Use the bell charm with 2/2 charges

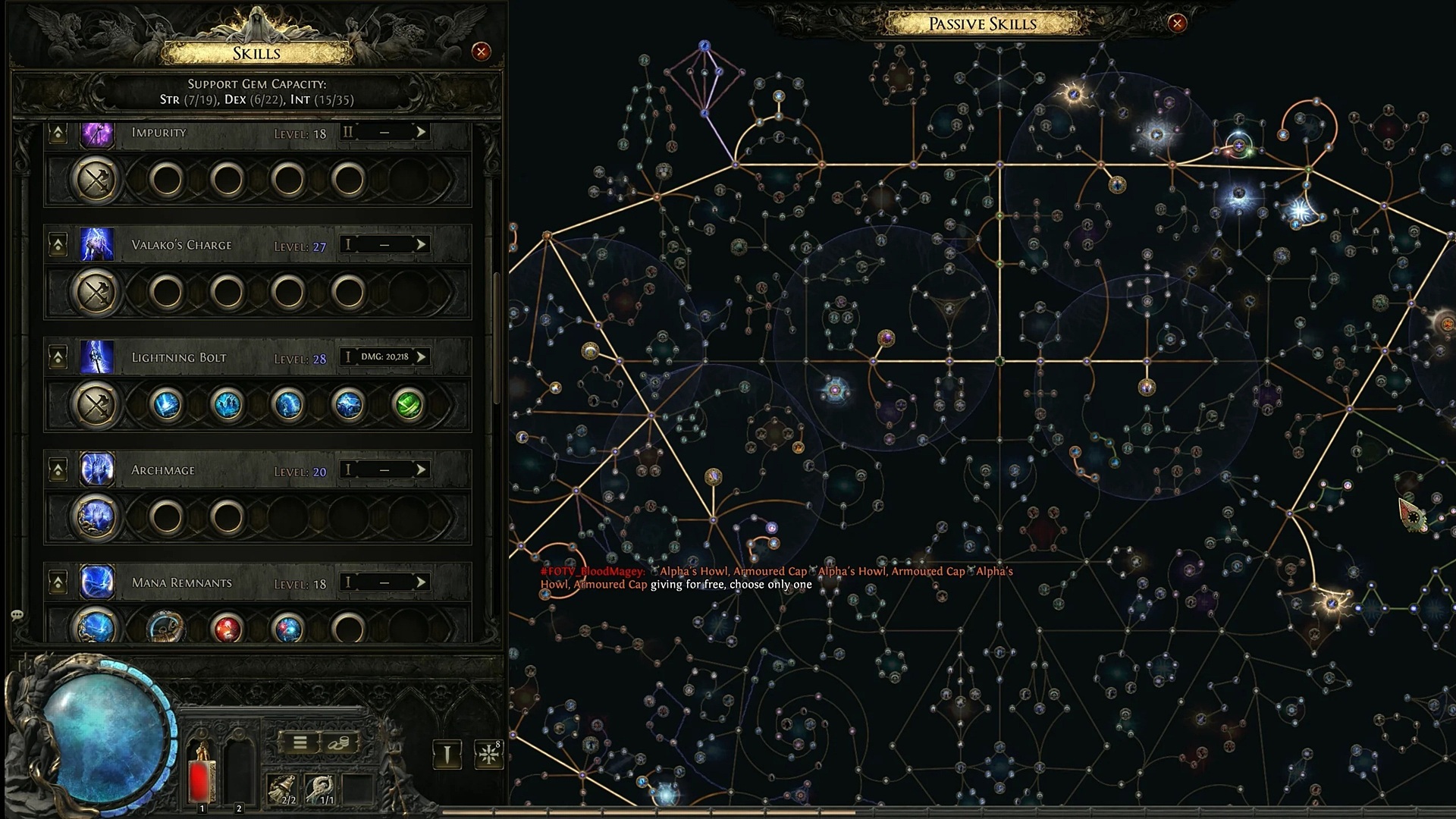pyautogui.click(x=284, y=789)
